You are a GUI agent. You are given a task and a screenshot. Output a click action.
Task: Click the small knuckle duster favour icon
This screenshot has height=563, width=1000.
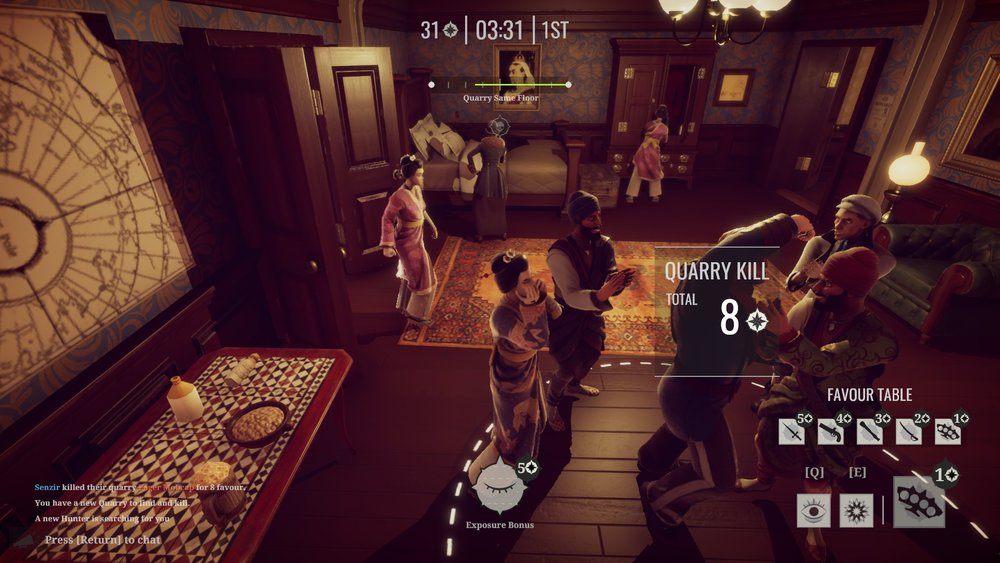947,431
